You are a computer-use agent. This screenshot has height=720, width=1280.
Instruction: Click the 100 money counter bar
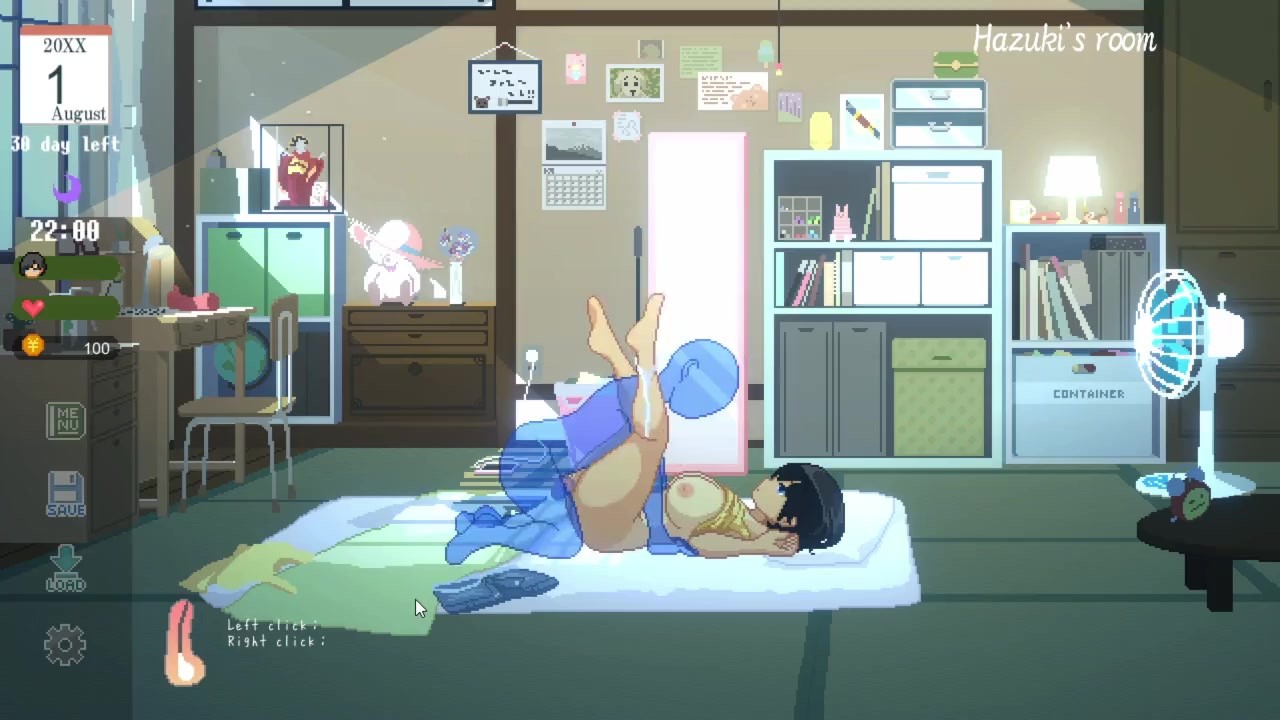pyautogui.click(x=95, y=348)
